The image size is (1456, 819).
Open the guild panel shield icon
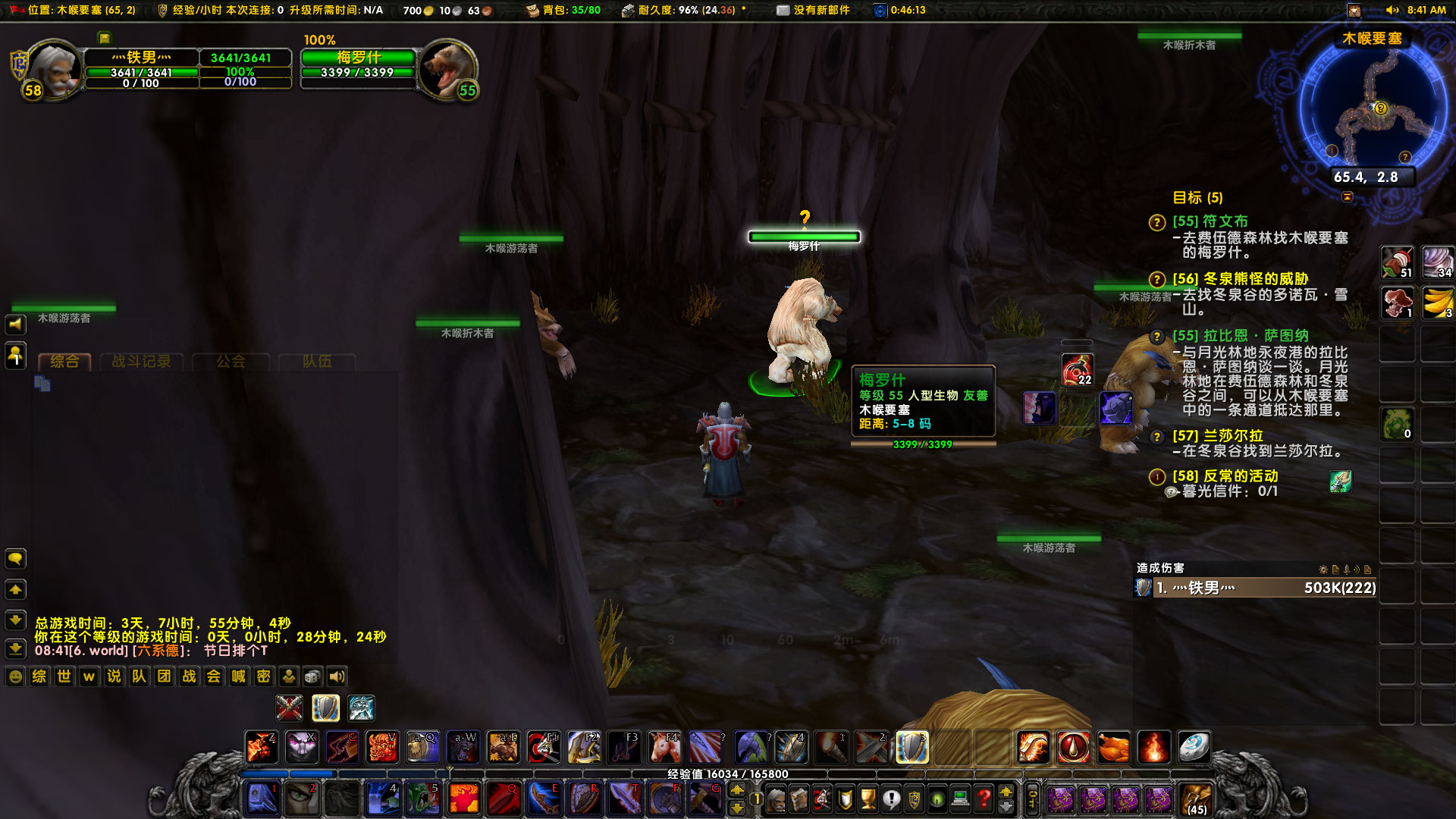pos(915,799)
